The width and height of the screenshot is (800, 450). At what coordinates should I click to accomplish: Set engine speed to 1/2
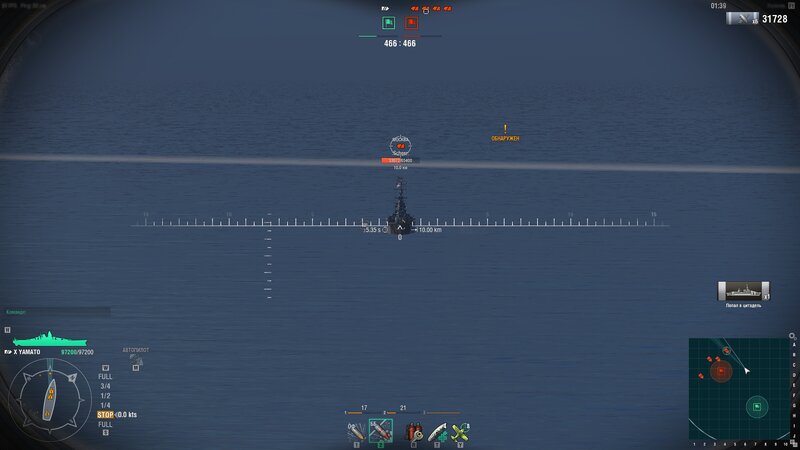pos(105,395)
